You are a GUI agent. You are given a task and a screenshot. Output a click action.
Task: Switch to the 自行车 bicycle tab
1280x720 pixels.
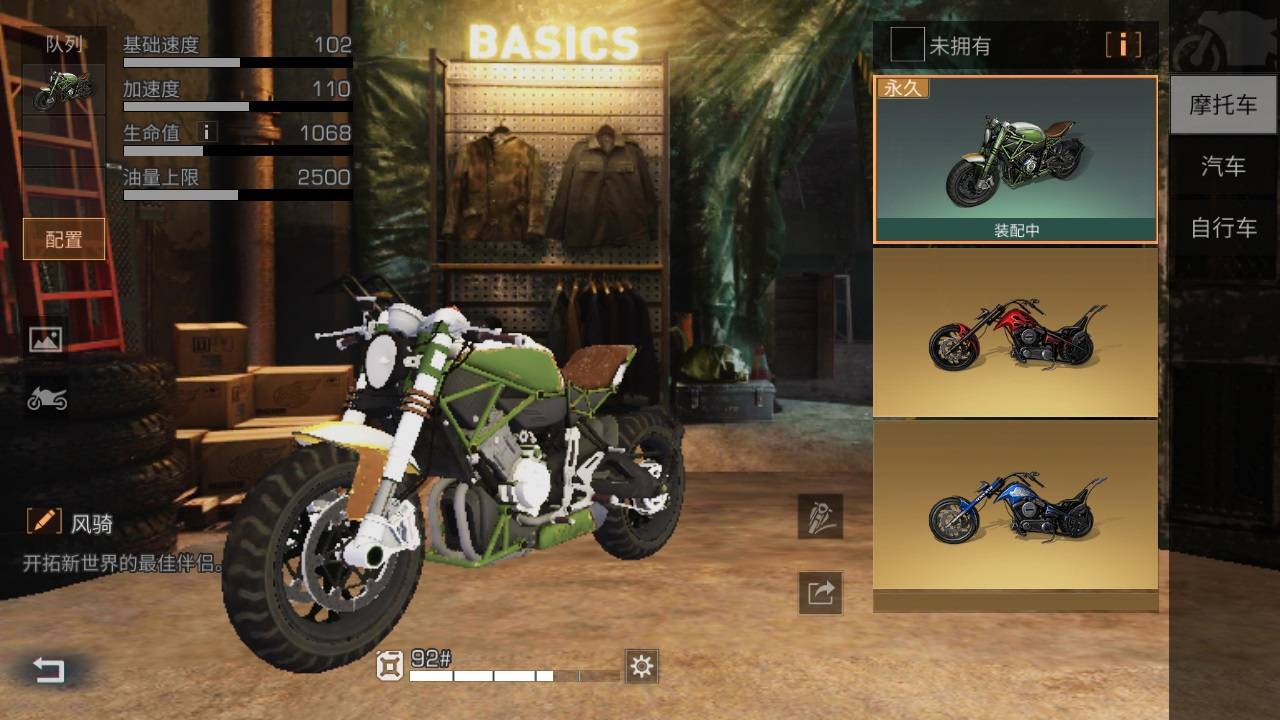1222,228
